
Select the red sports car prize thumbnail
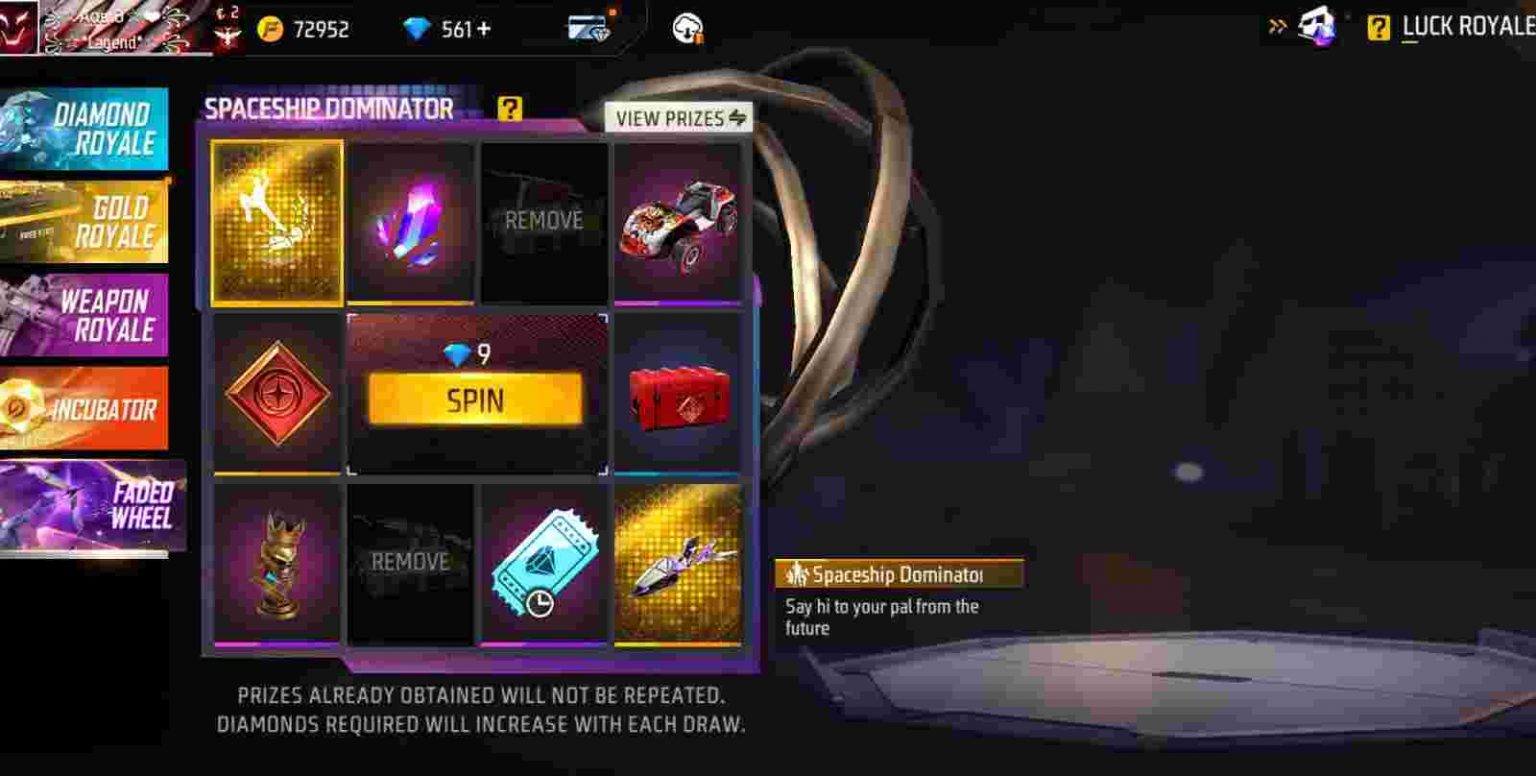click(677, 220)
